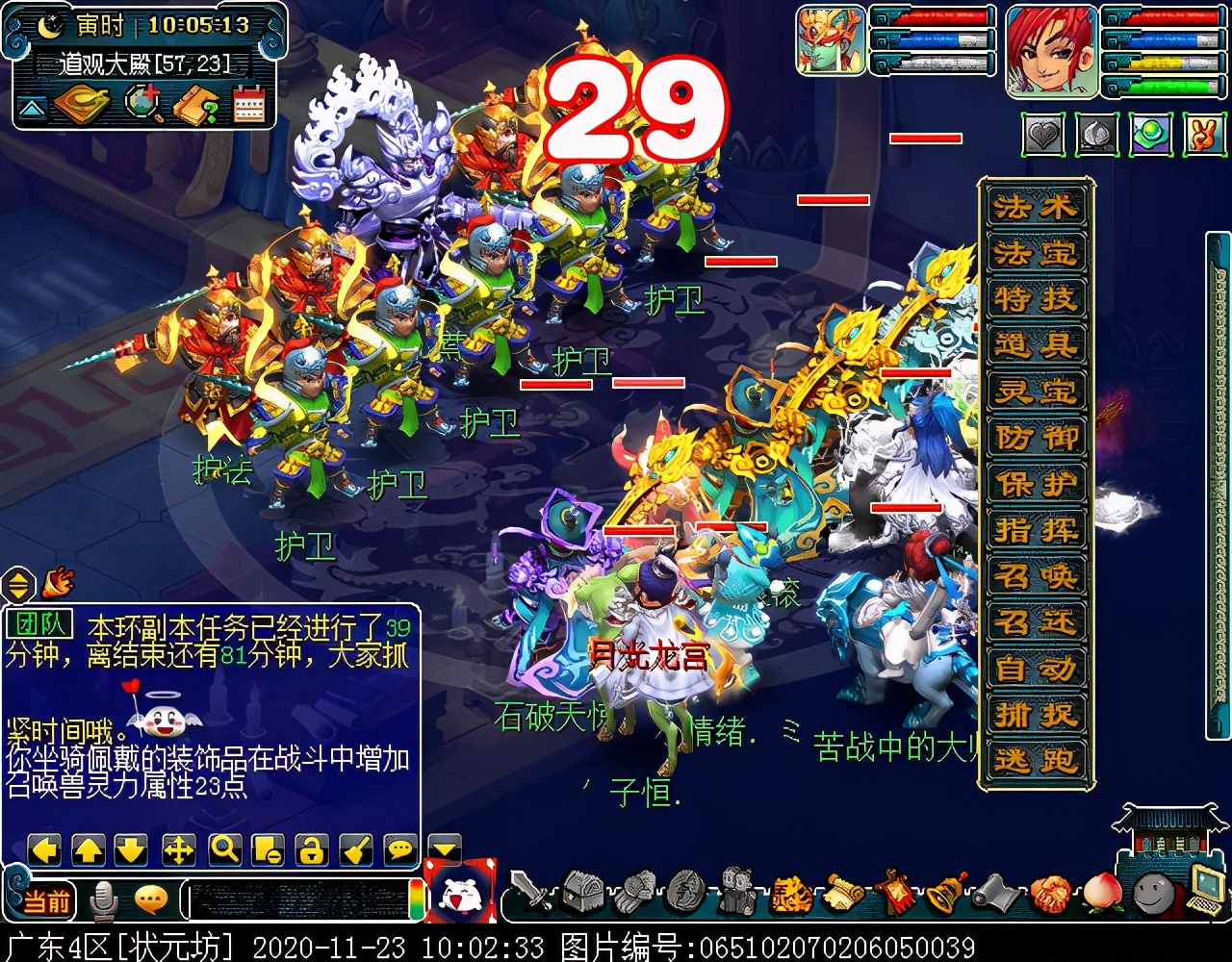The width and height of the screenshot is (1232, 962).
Task: Toggle the padlock icon to lock the chat window
Action: click(310, 849)
